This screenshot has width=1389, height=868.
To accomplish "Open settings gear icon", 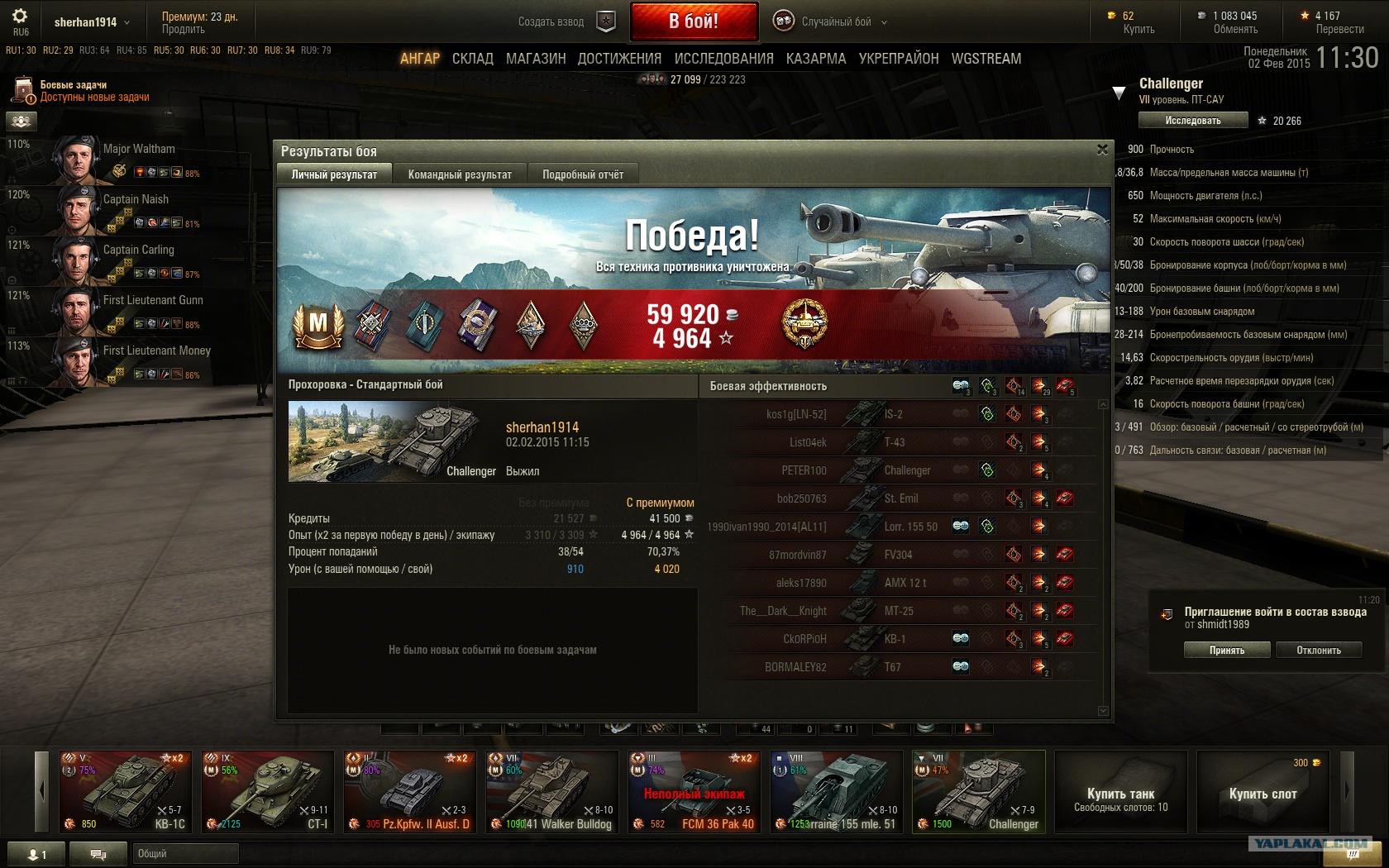I will pos(21,17).
